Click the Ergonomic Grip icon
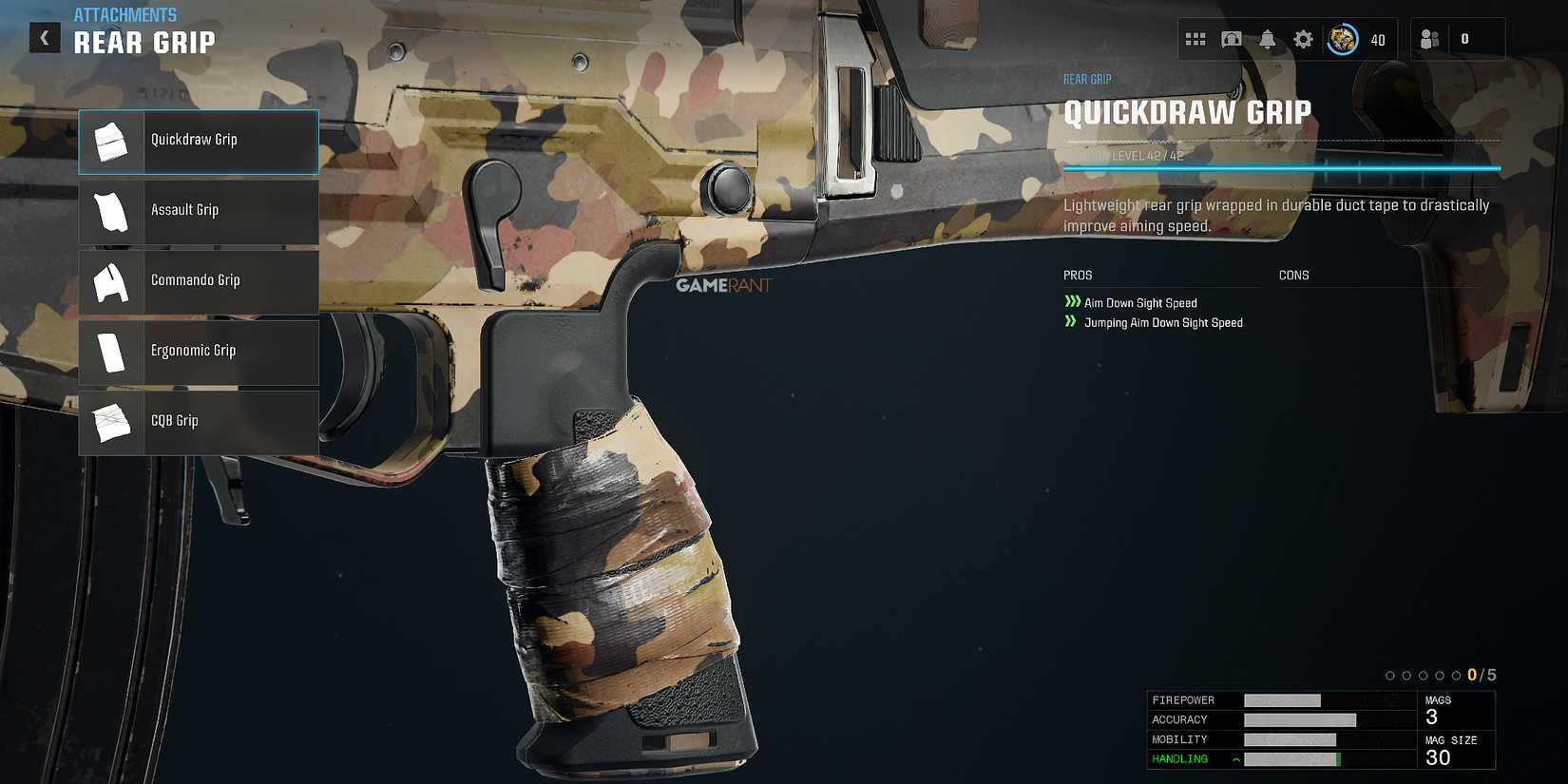Viewport: 1568px width, 784px height. 111,352
